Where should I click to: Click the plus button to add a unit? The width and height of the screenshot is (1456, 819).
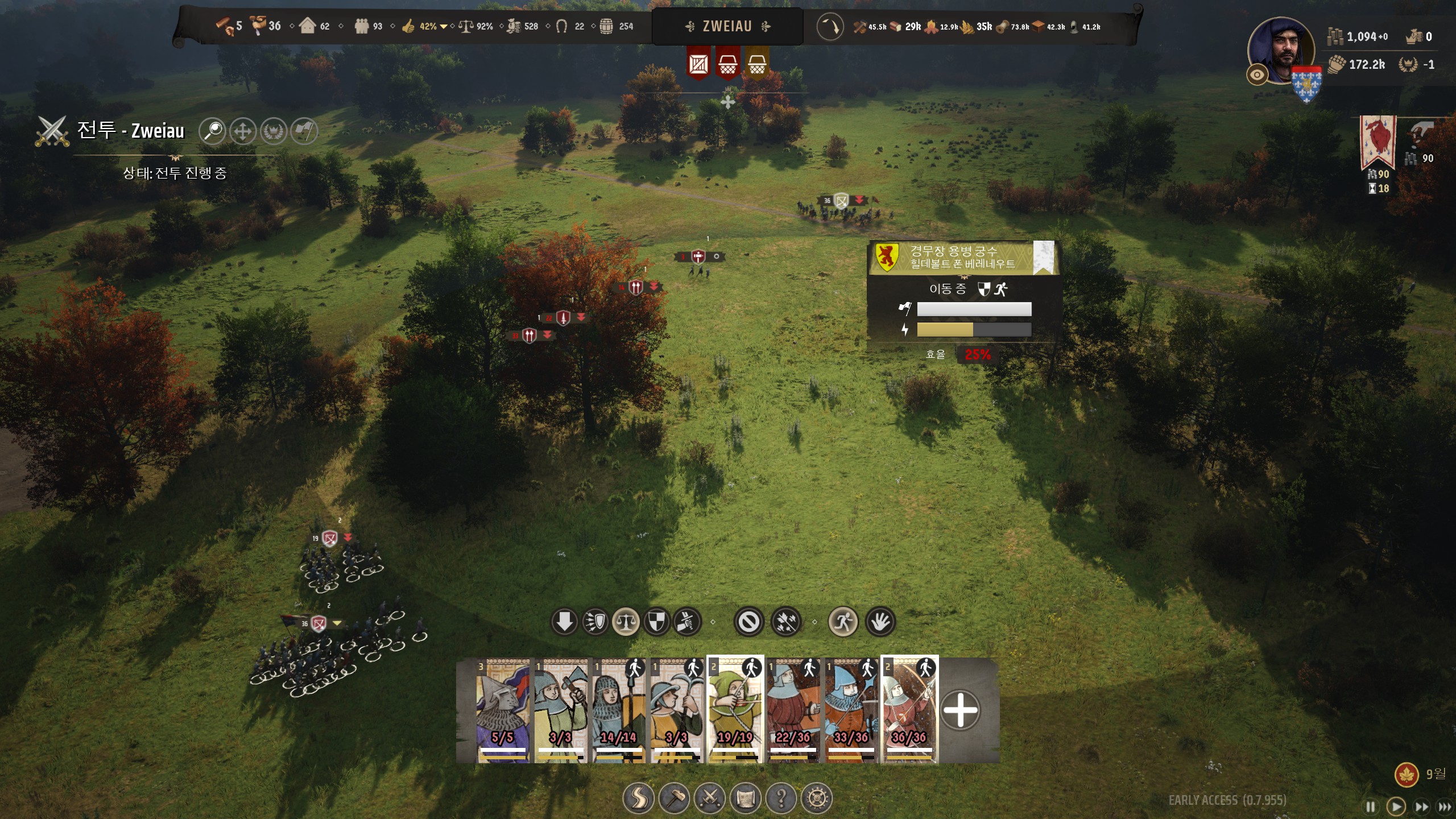point(960,710)
